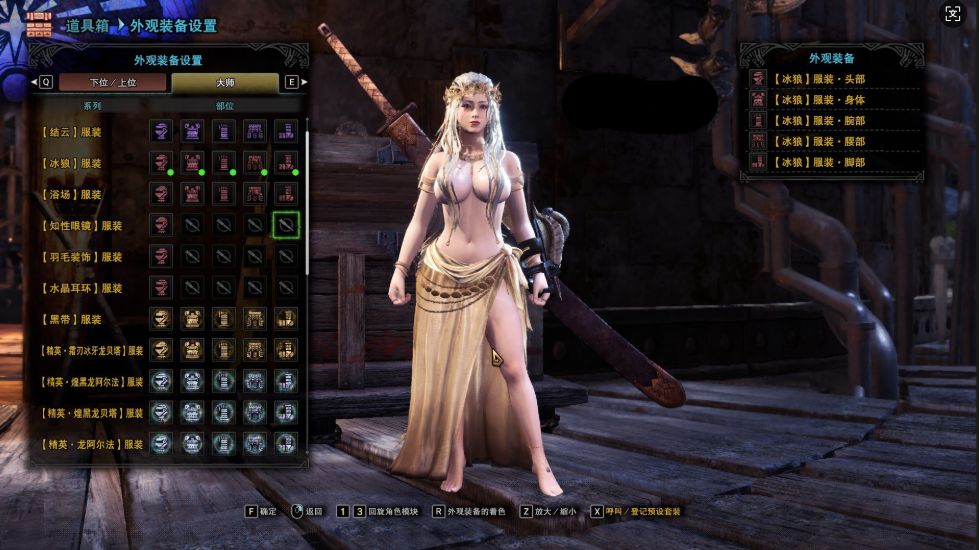Select the 结云 outfit arm piece
This screenshot has width=980, height=550.
(x=223, y=131)
